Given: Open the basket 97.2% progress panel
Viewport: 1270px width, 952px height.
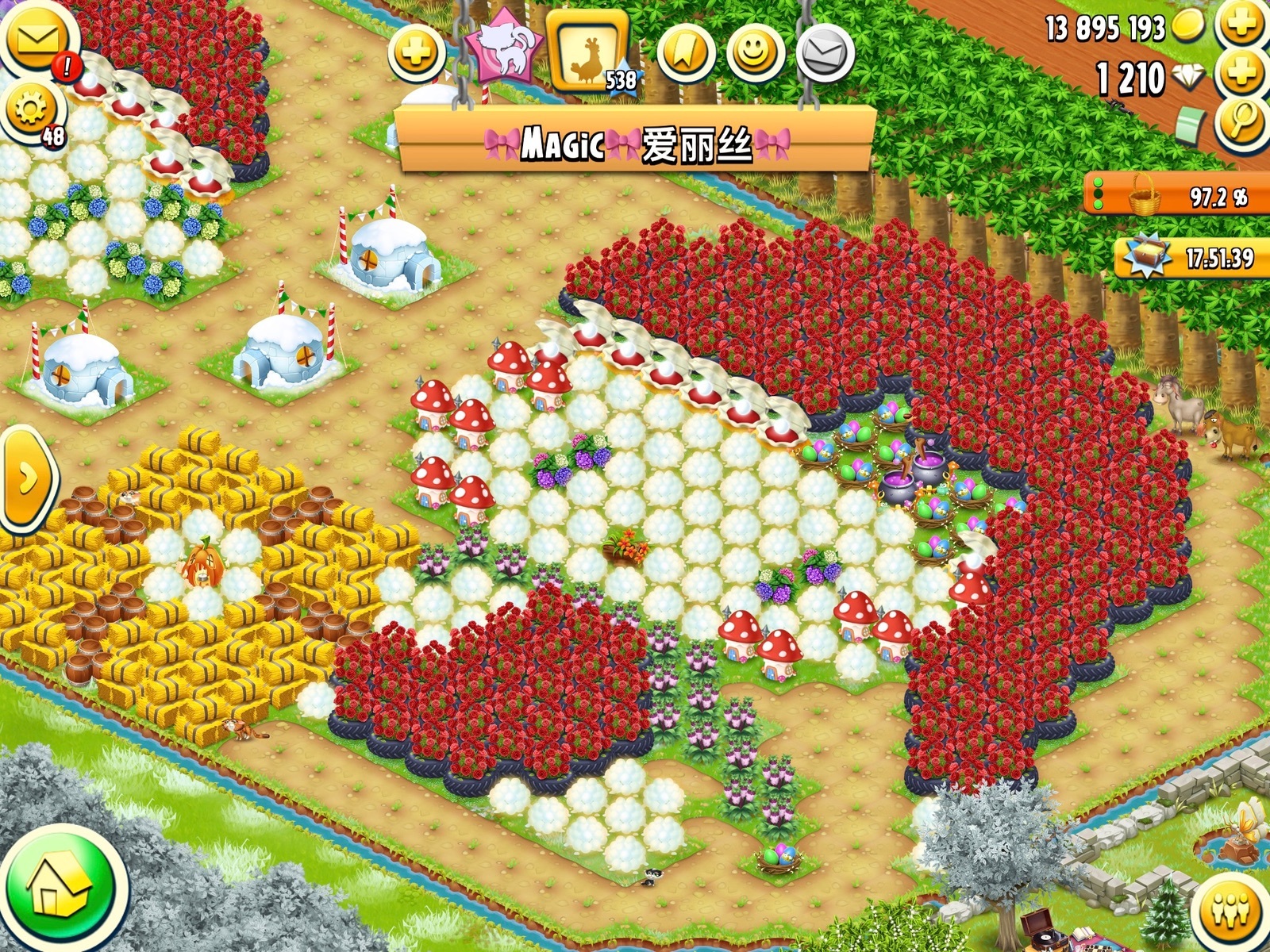Looking at the screenshot, I should click(1175, 194).
